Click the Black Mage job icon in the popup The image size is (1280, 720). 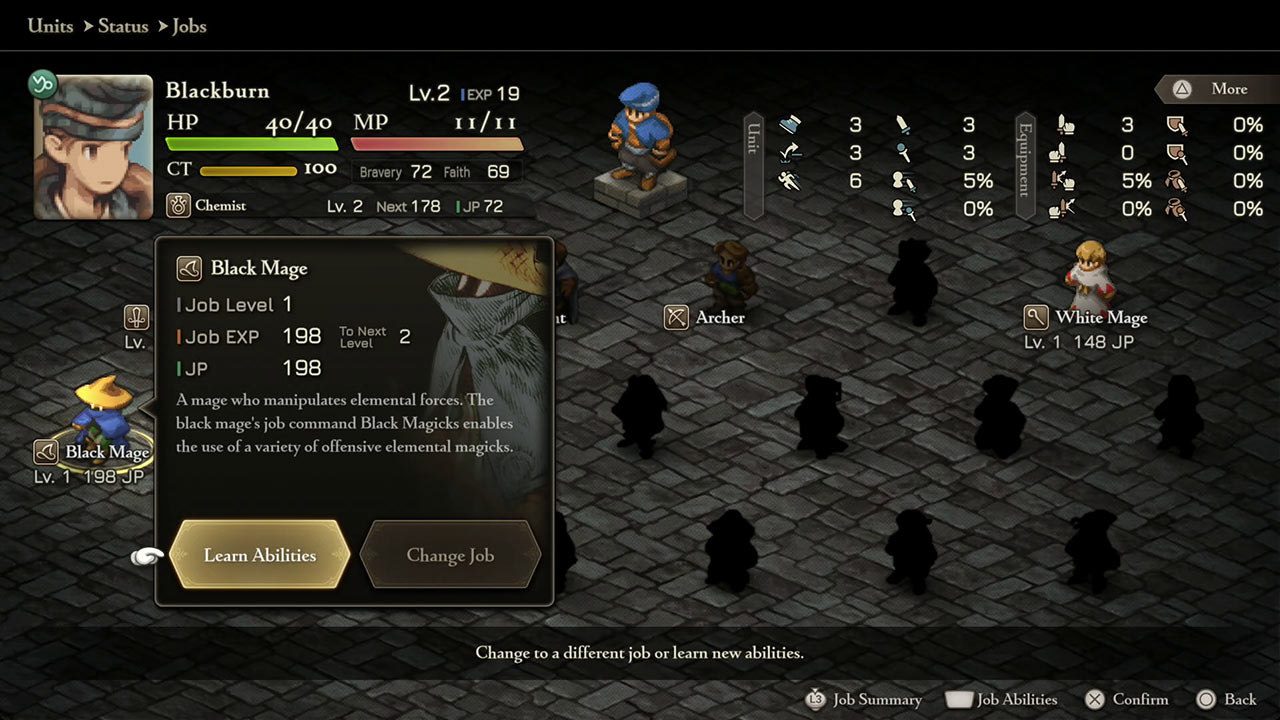tap(190, 268)
